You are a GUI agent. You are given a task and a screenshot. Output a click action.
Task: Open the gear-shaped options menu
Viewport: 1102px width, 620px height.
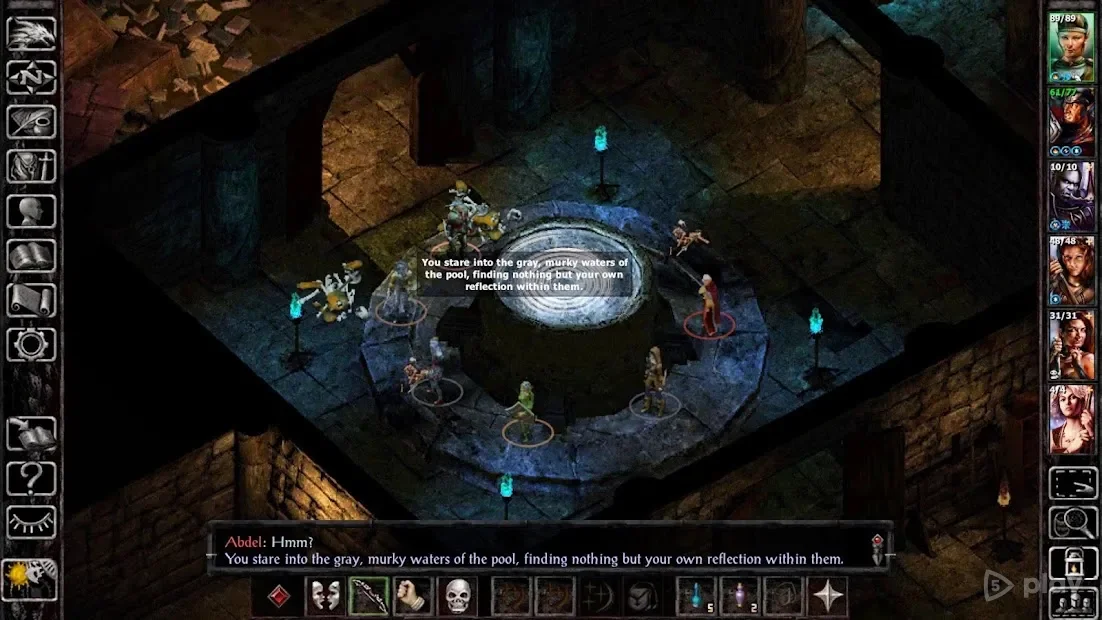(x=31, y=345)
